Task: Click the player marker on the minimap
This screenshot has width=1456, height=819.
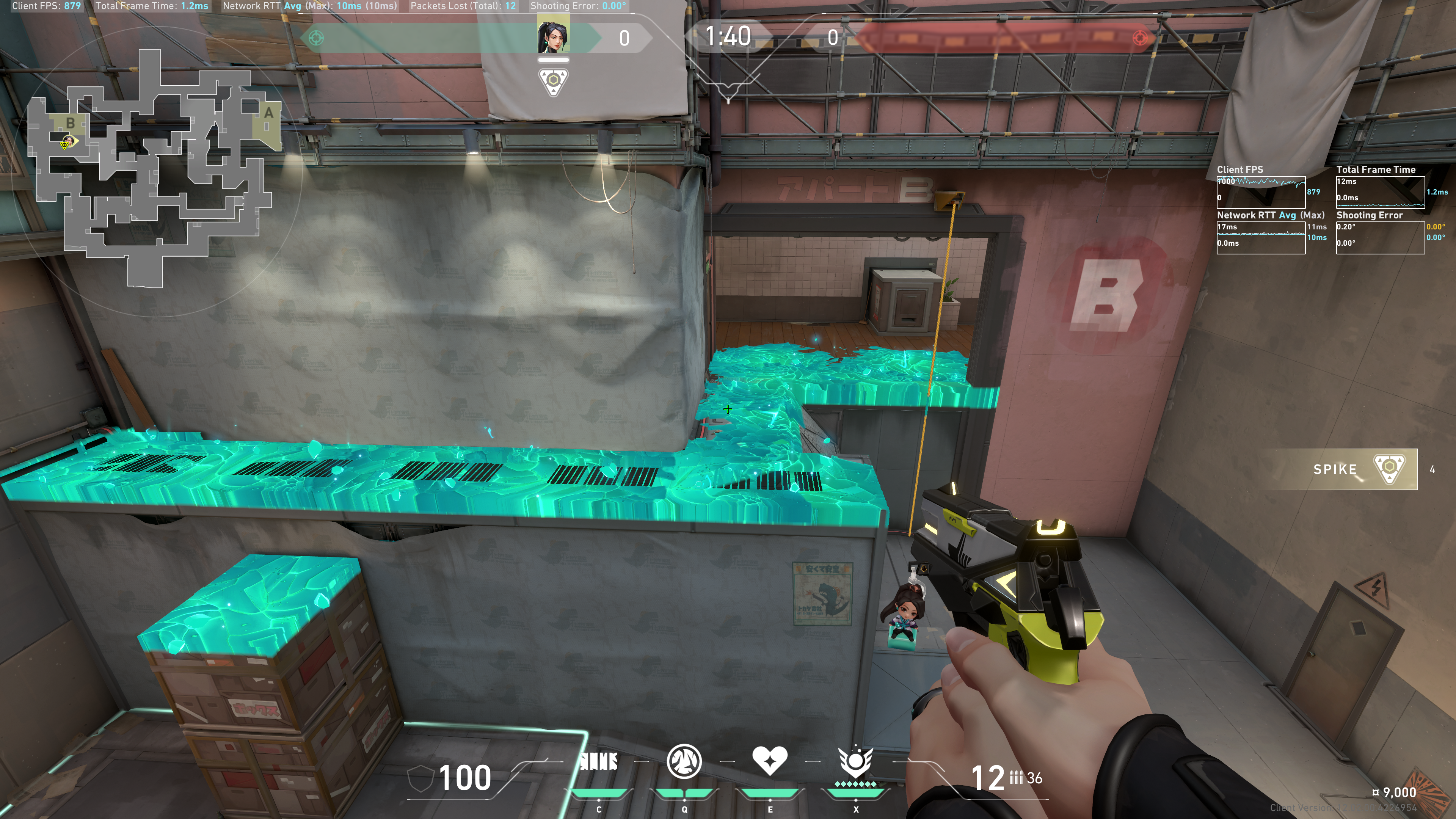Action: [68, 141]
